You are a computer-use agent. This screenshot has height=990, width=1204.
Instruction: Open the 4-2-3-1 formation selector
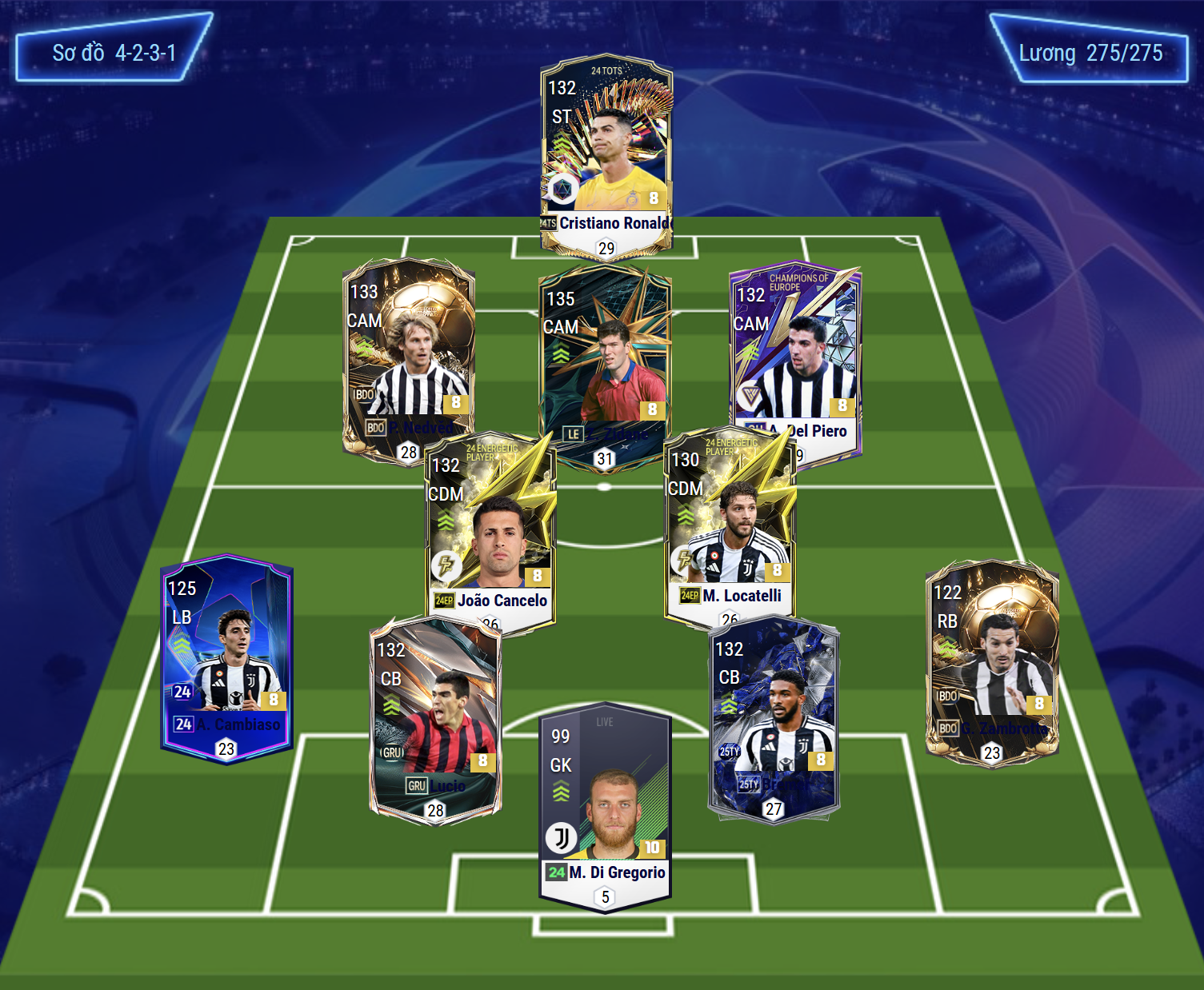(x=114, y=53)
